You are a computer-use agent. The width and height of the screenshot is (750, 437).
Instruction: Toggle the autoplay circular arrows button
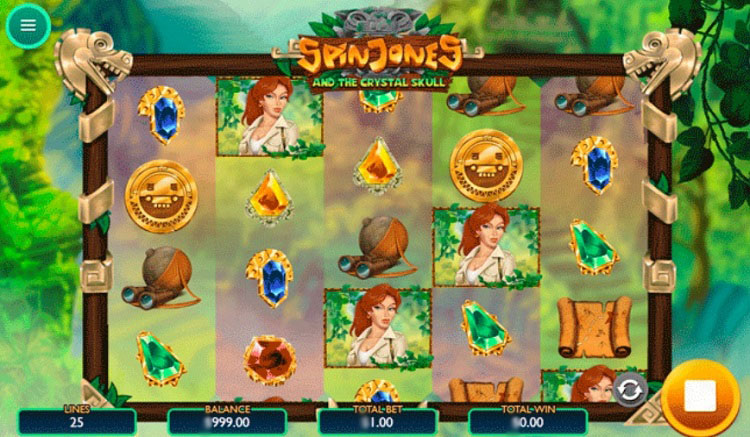(629, 389)
